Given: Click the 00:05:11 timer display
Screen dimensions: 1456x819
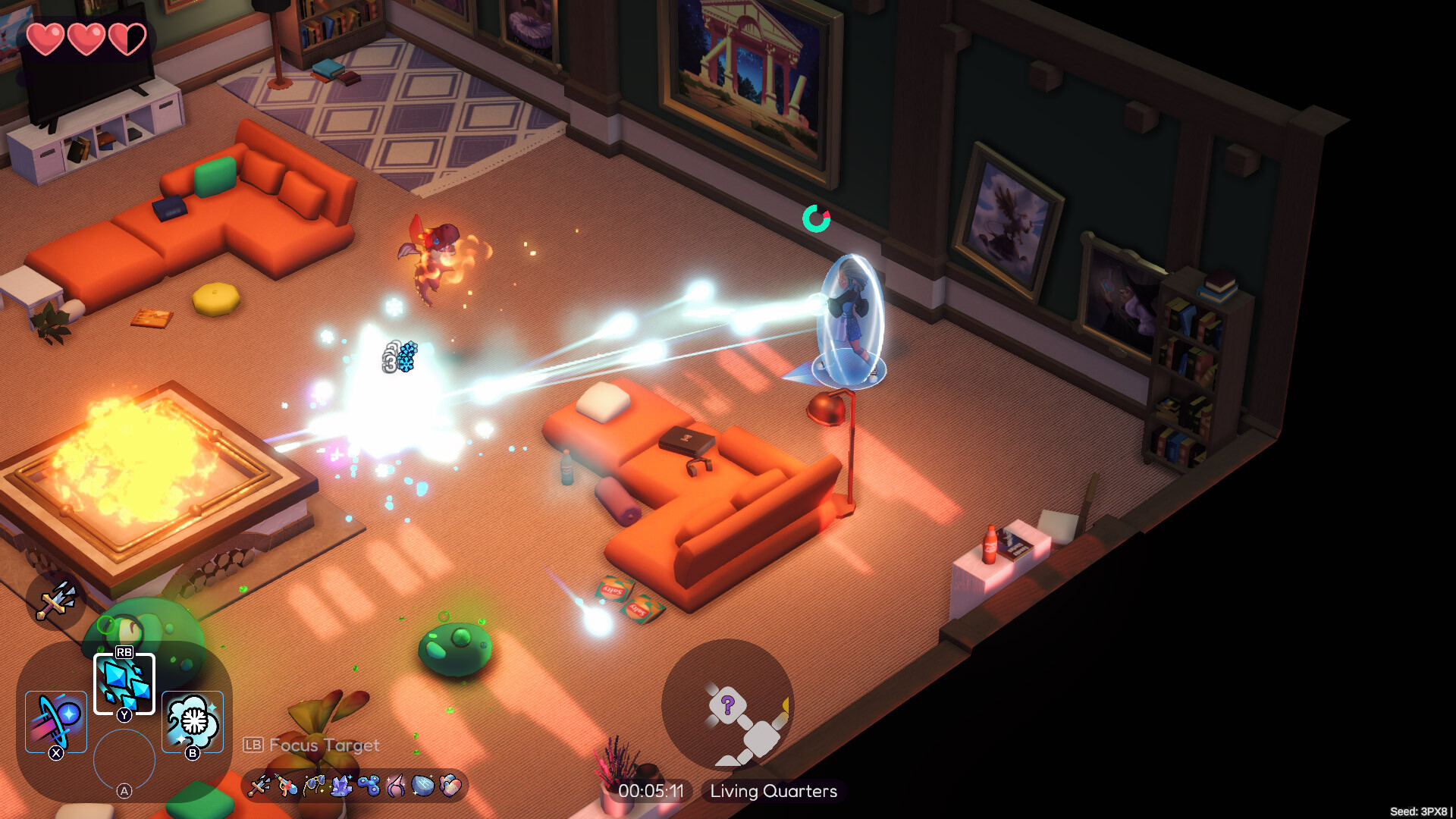Looking at the screenshot, I should (652, 791).
